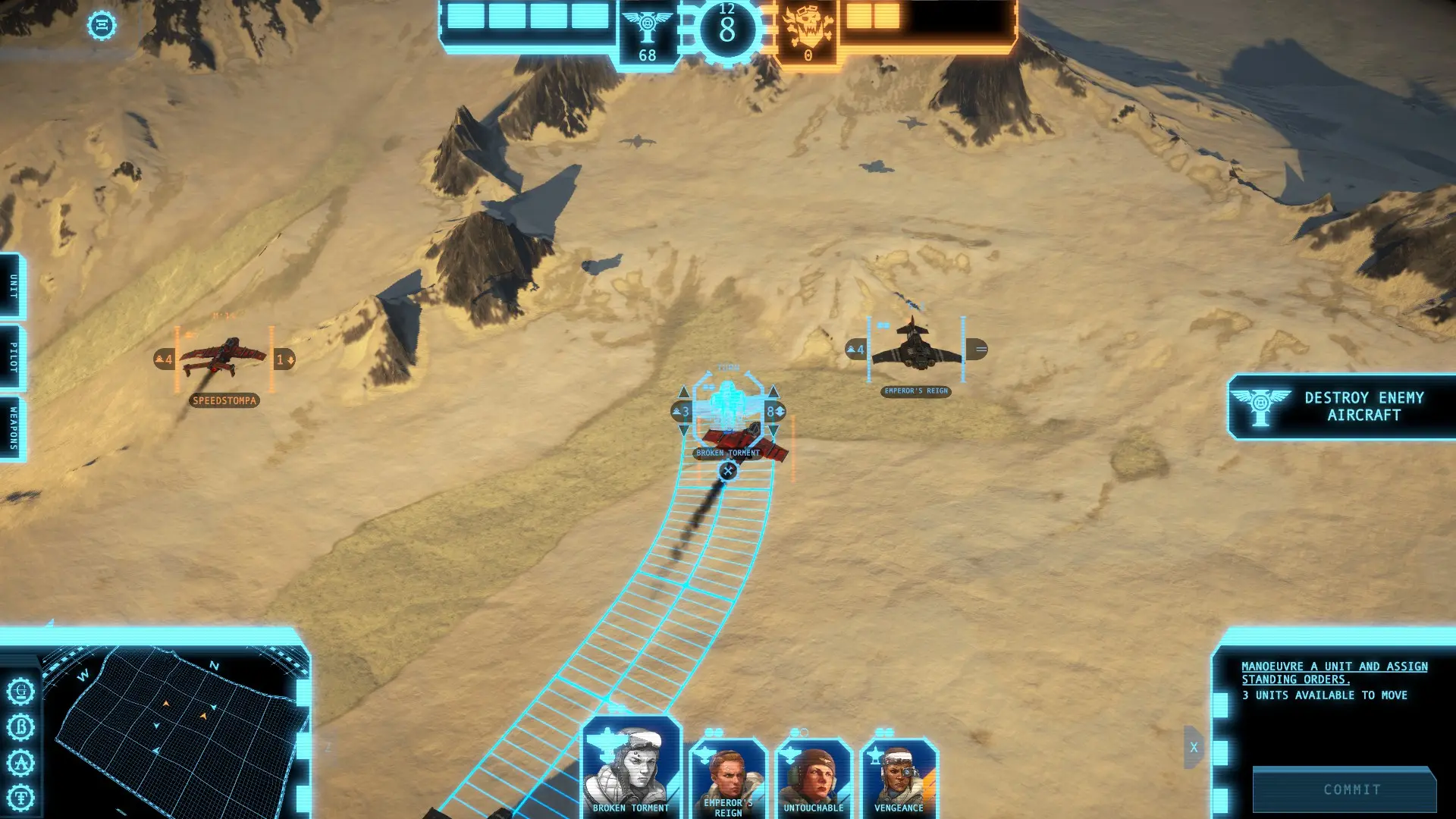The height and width of the screenshot is (819, 1456).
Task: Select the Emperor's Reign pilot card
Action: click(x=728, y=777)
